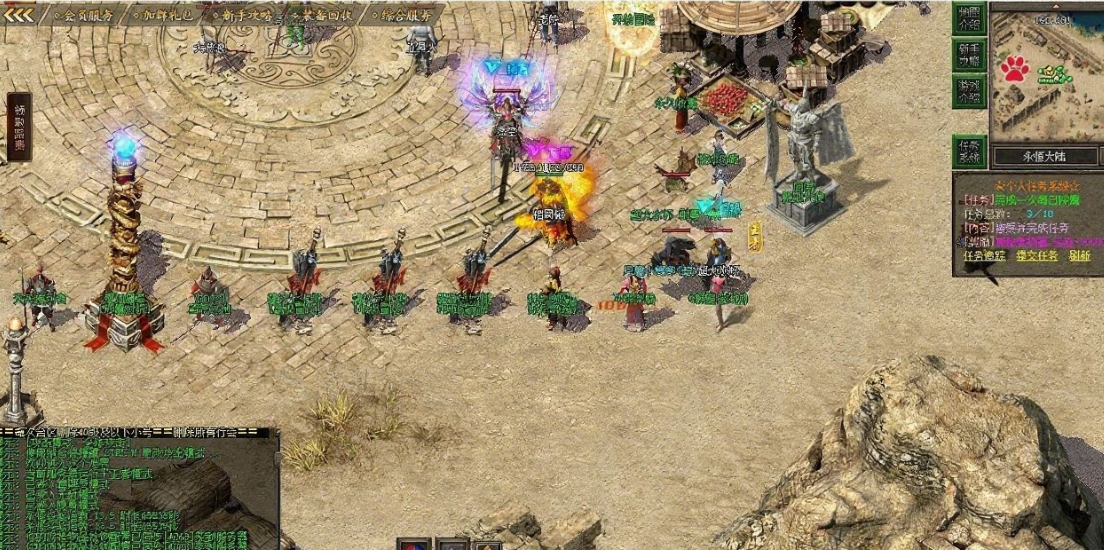Open the 加群礼包 menu

167,15
